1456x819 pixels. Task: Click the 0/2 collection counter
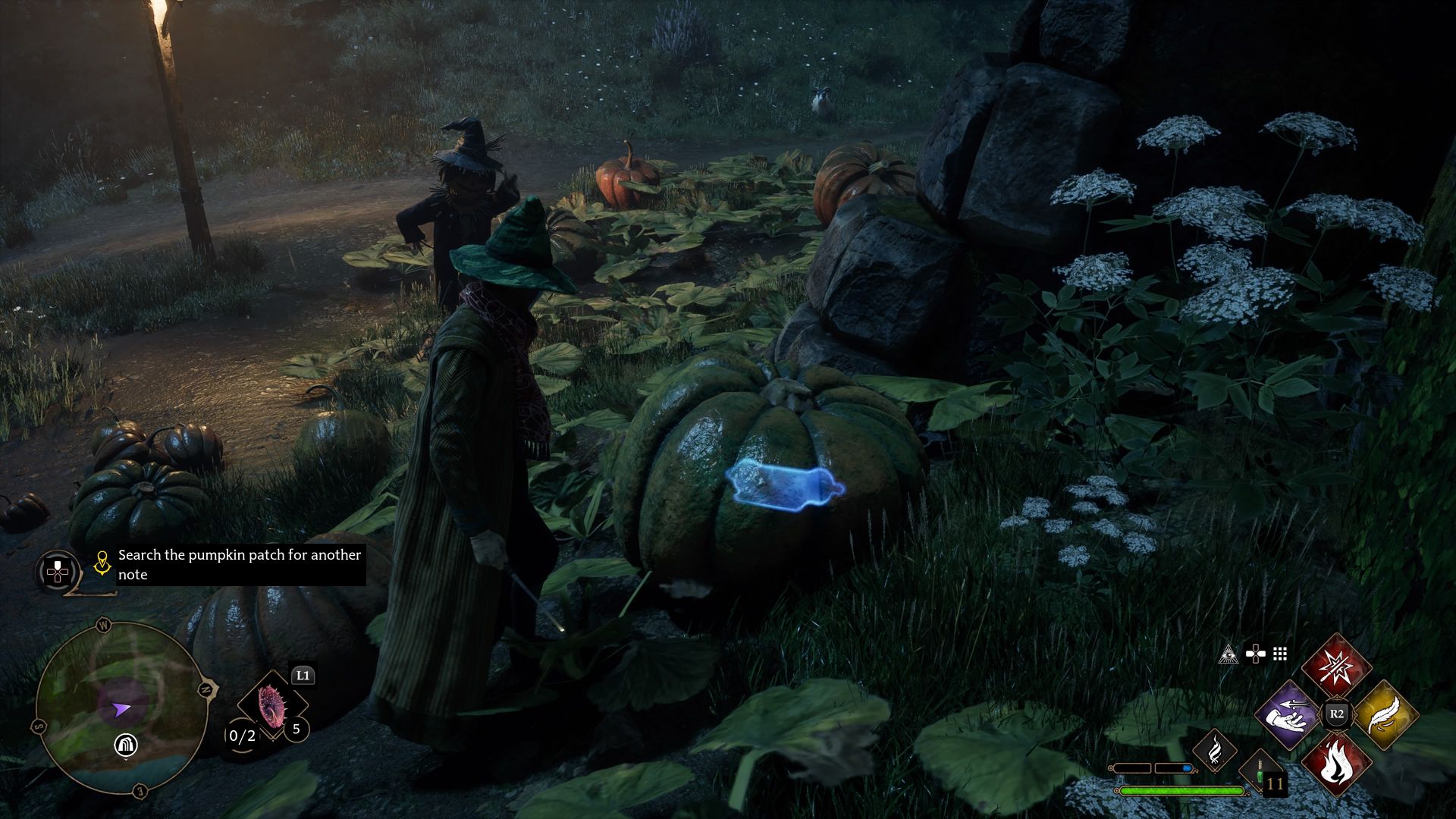(x=241, y=736)
